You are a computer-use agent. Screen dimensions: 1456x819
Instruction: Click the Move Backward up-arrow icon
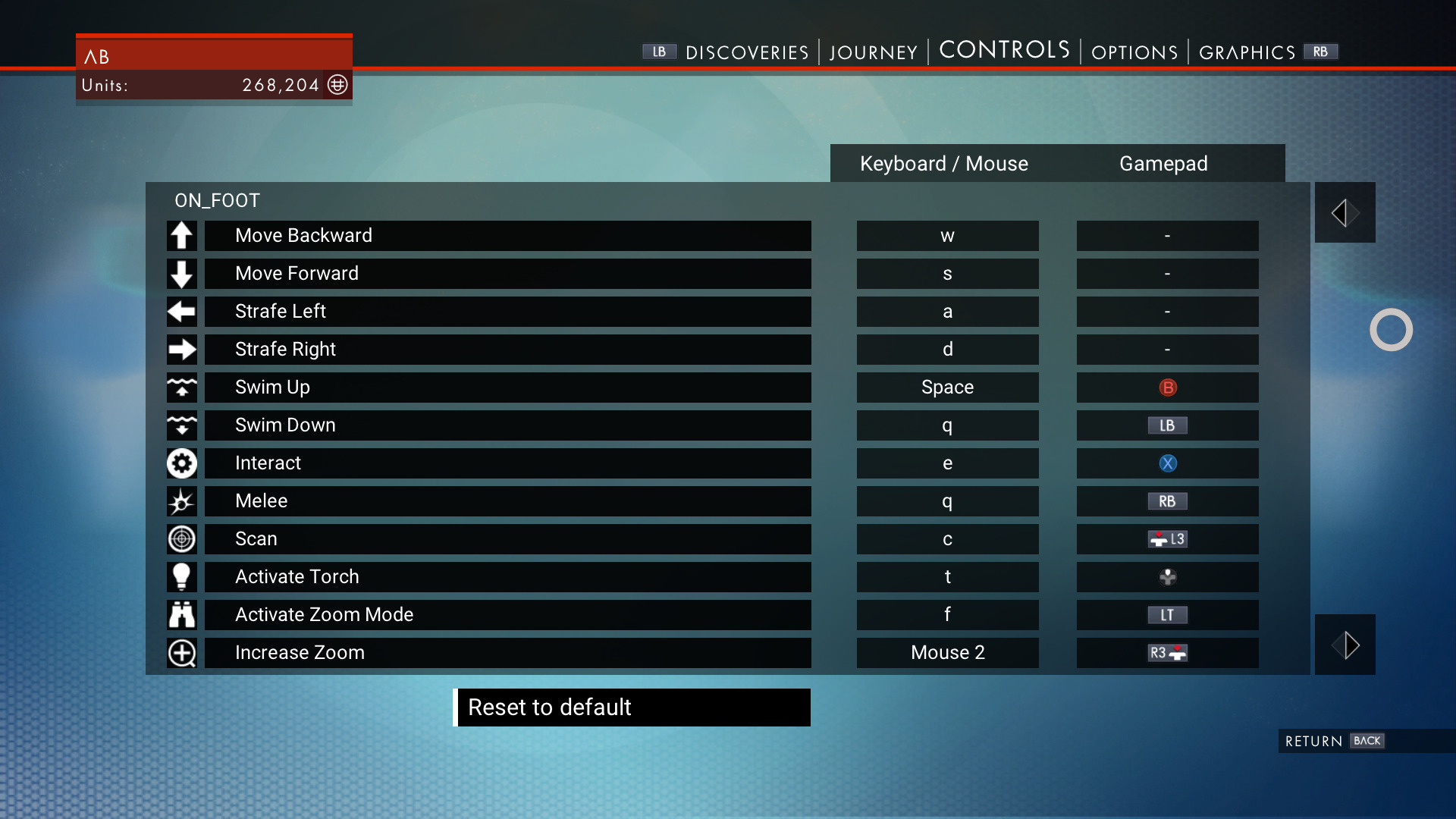[181, 236]
